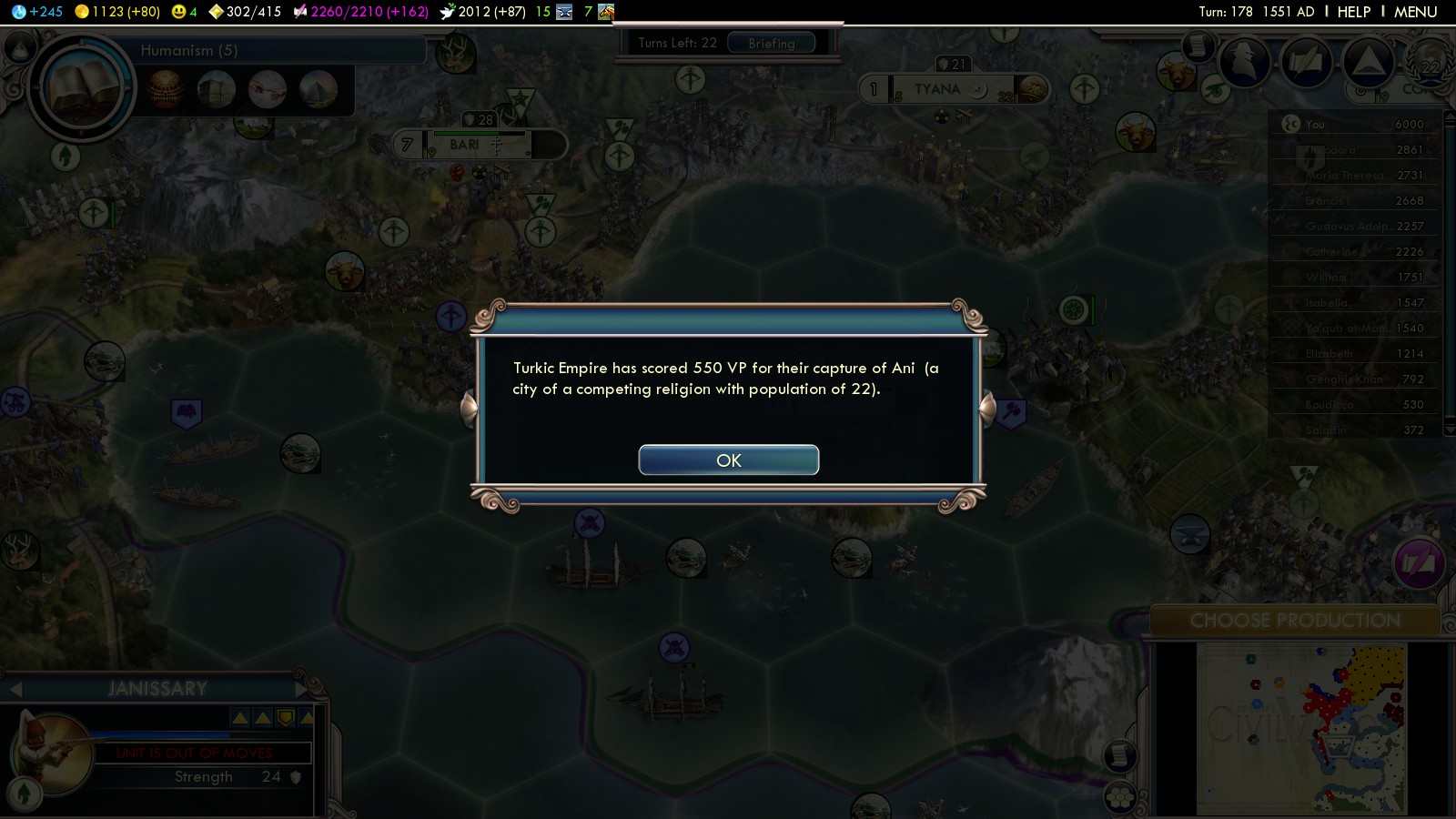Open the game MENU
This screenshot has width=1456, height=819.
(x=1415, y=12)
